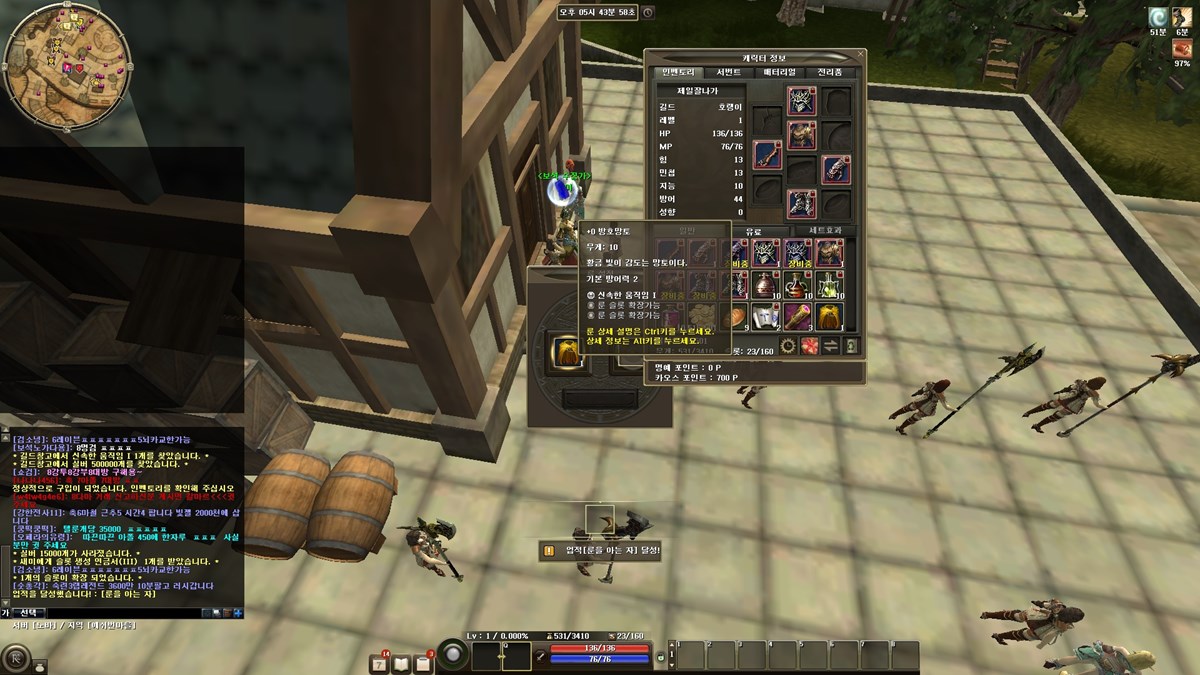Switch to the 서번트 tab

coord(728,72)
